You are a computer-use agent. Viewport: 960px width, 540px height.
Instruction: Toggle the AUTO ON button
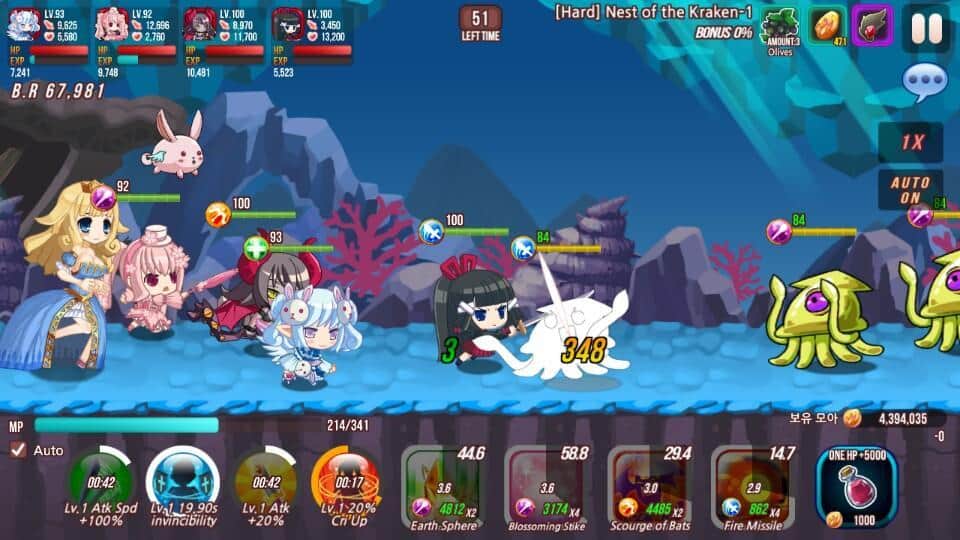(x=910, y=190)
